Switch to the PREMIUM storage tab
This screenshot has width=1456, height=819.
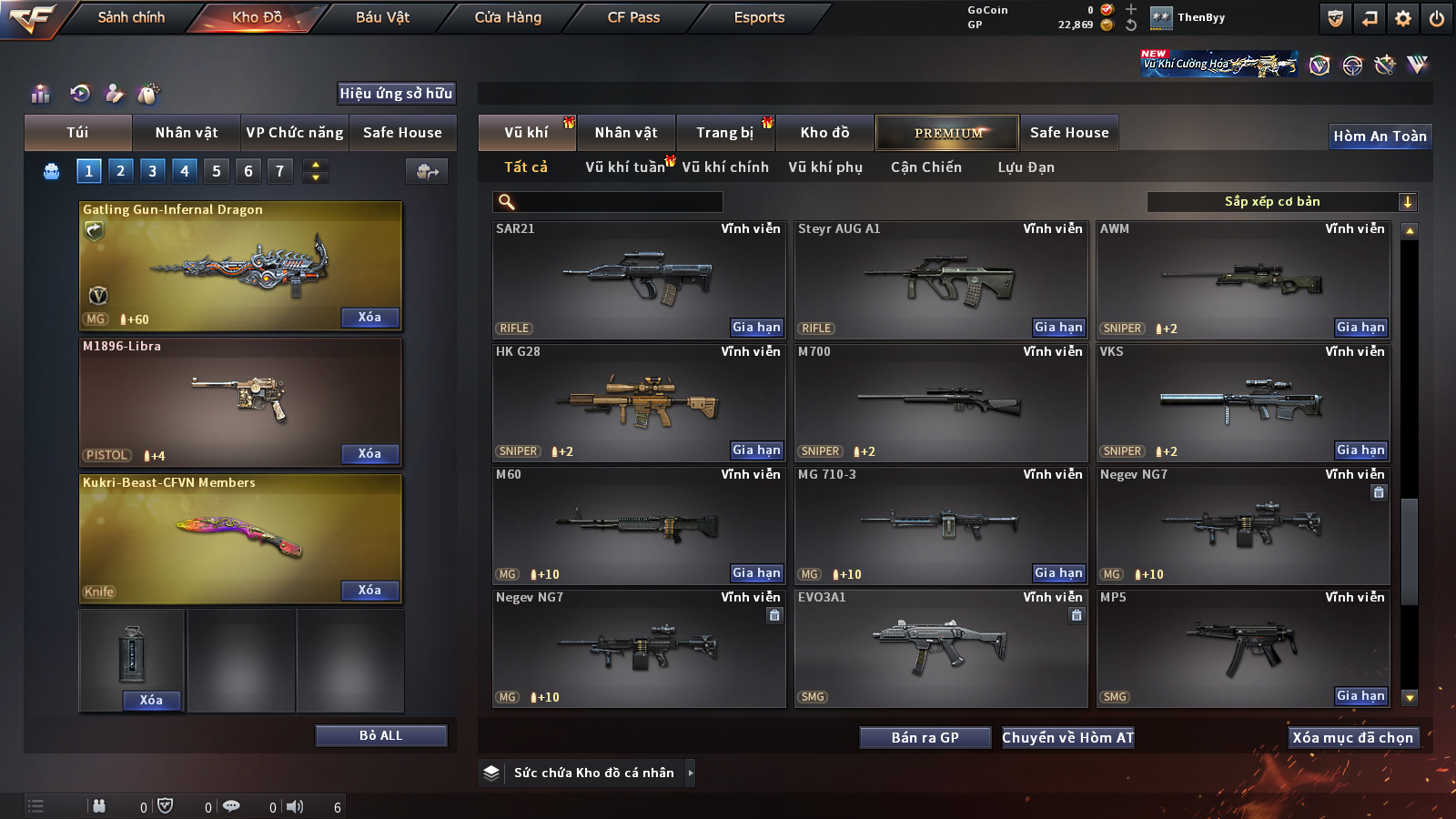[947, 133]
